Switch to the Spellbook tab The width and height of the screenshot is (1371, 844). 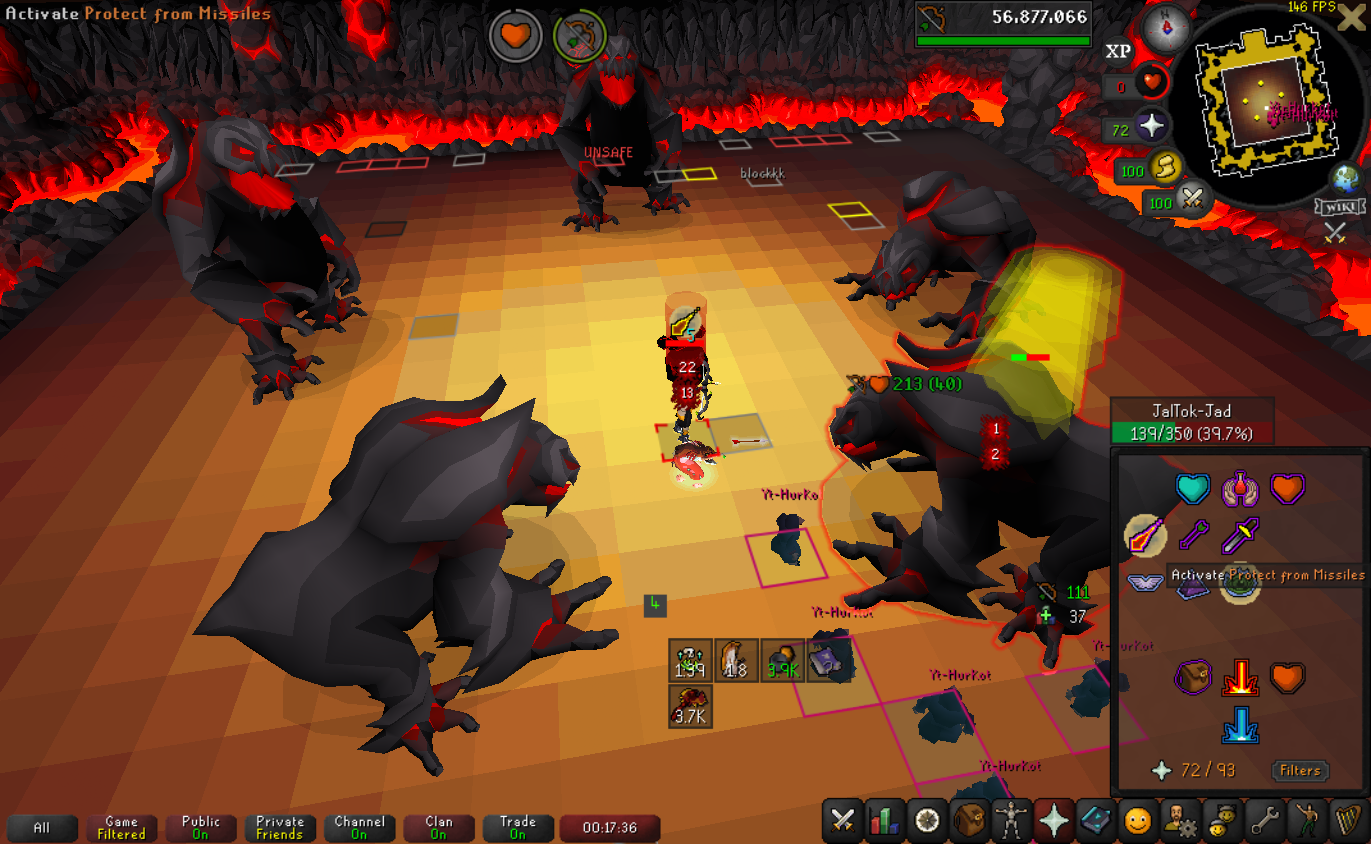pyautogui.click(x=1095, y=821)
